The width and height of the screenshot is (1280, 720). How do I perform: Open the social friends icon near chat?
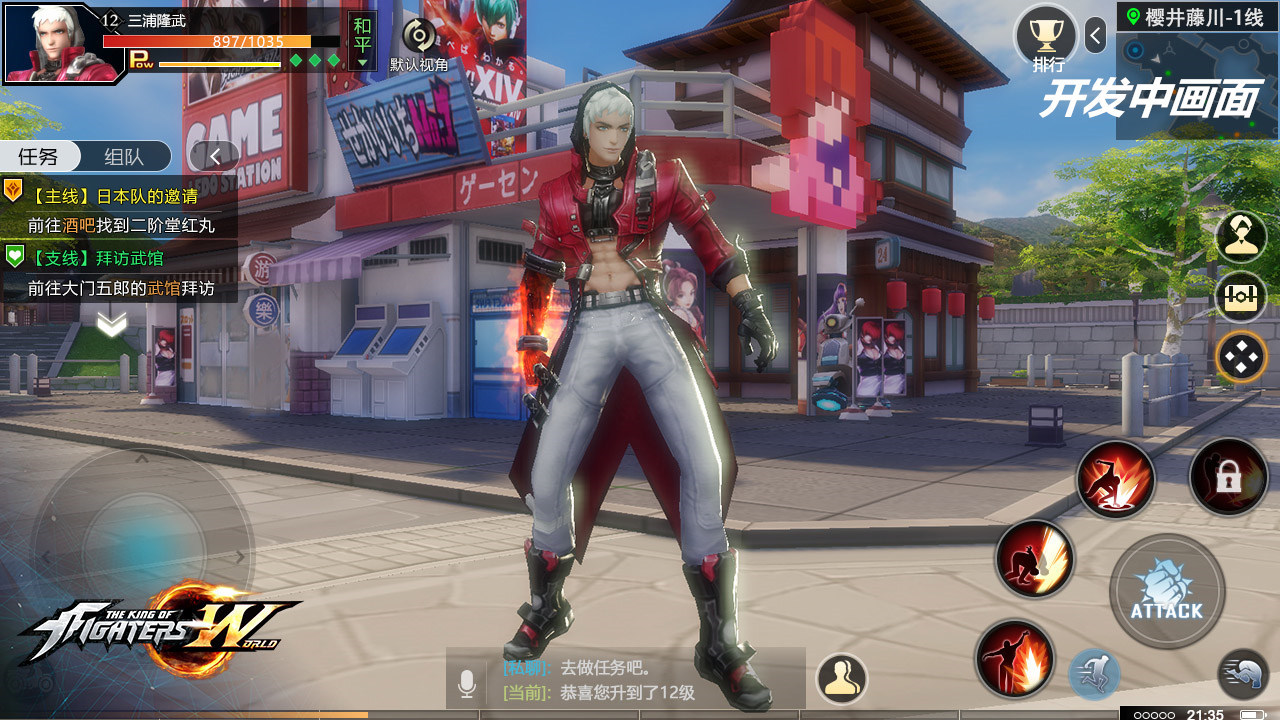pyautogui.click(x=843, y=678)
